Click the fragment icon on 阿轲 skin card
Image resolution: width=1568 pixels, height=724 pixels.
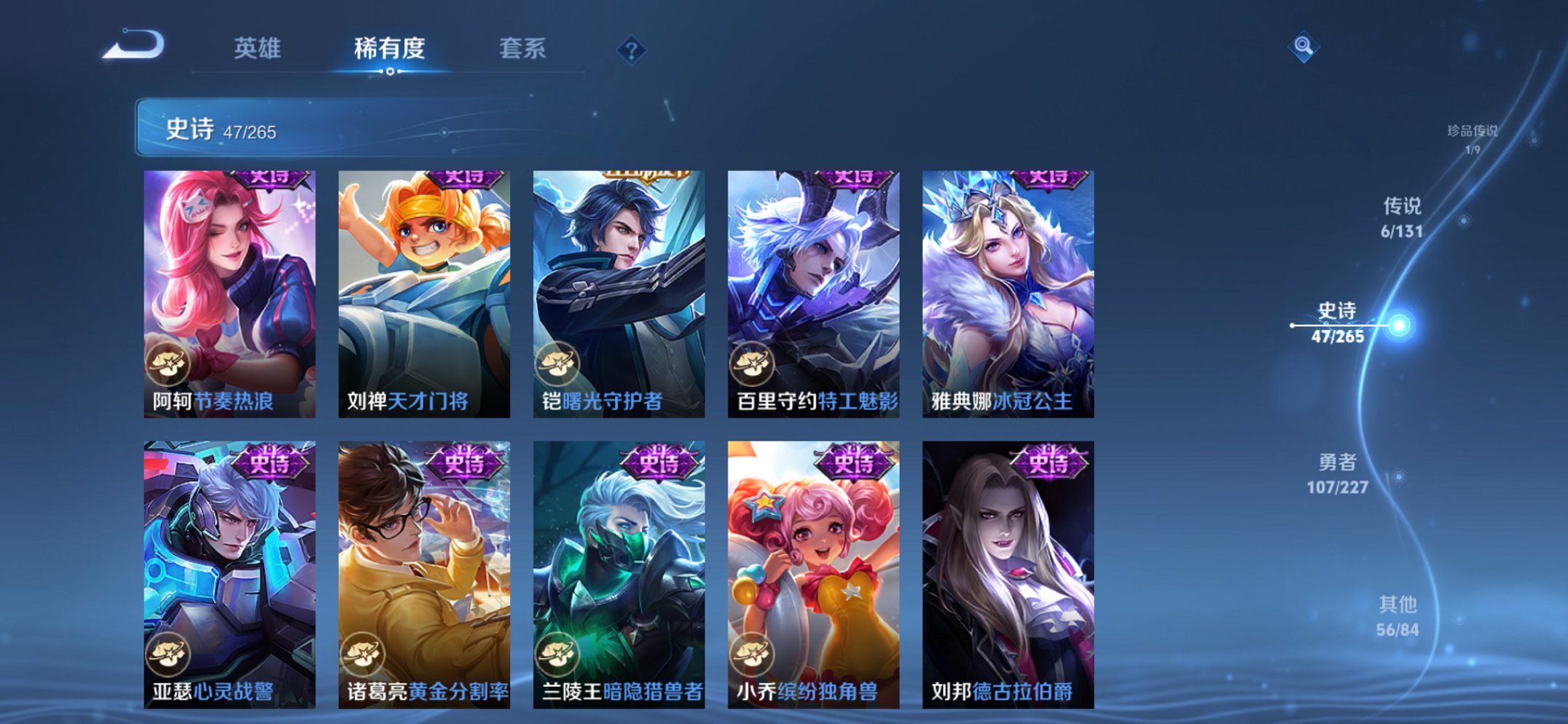pos(170,364)
